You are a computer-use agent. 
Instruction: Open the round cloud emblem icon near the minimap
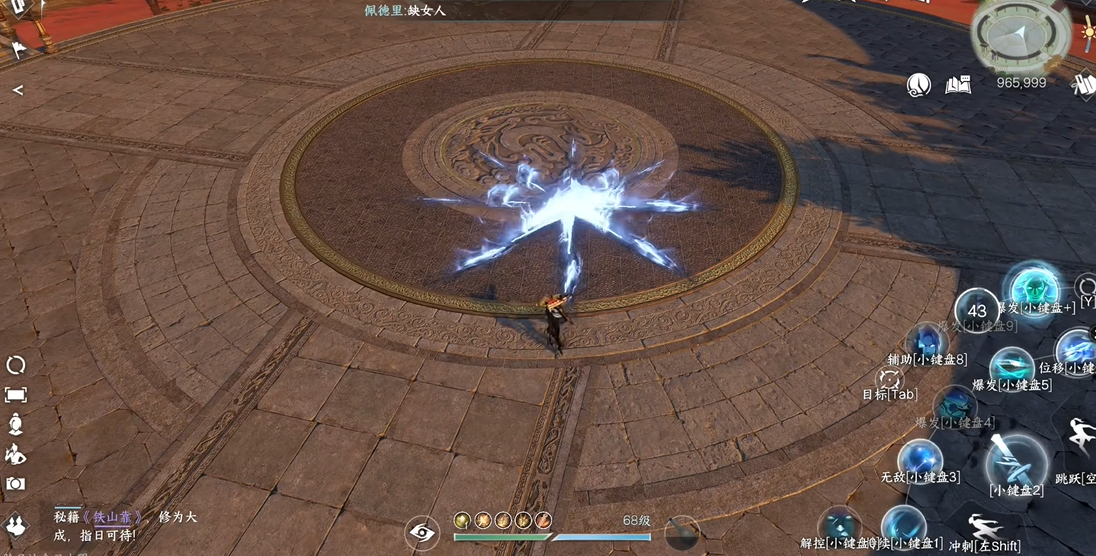point(919,85)
